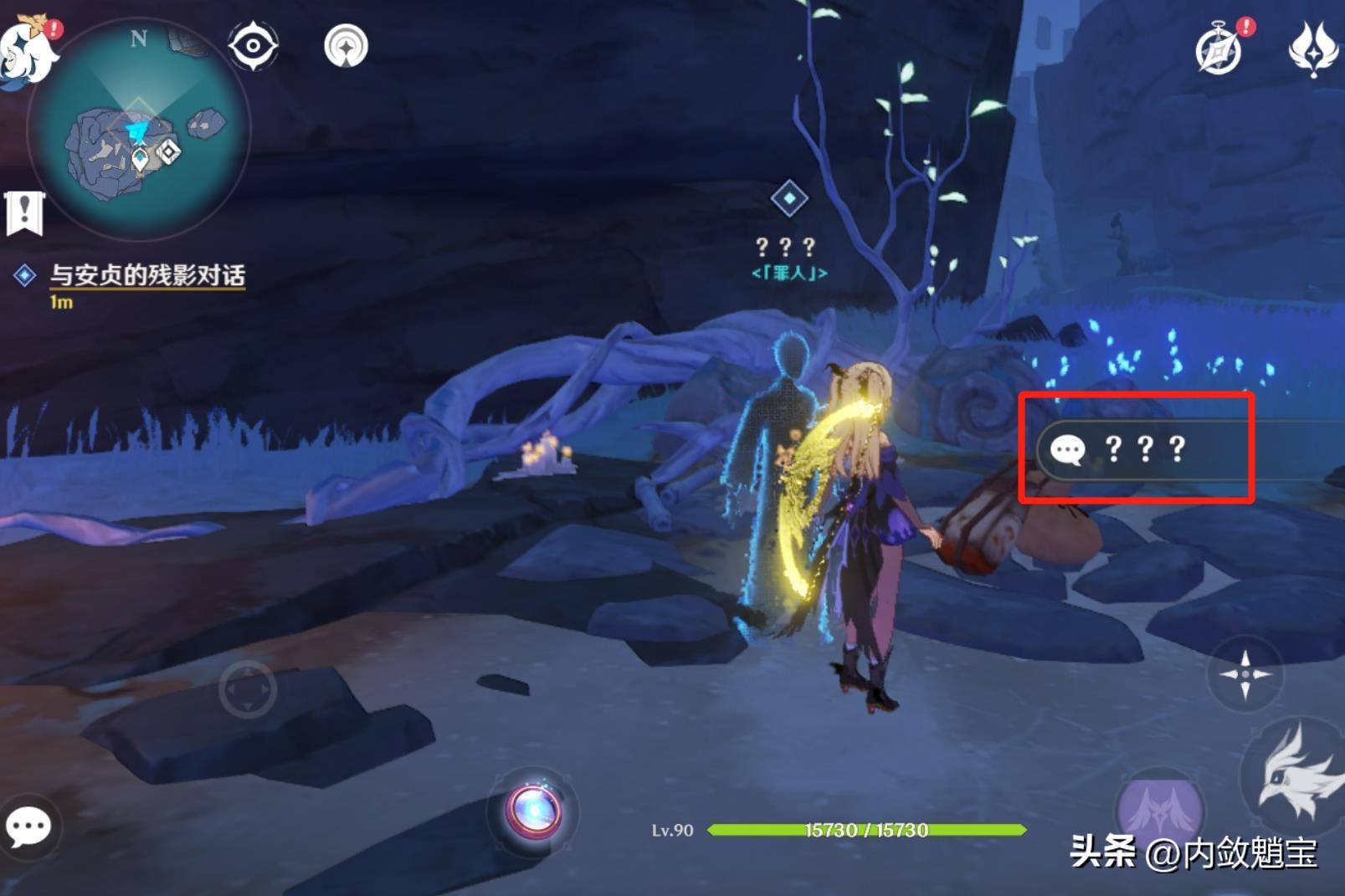The image size is (1345, 896).
Task: Open the Wish star icon
Action: [x=1312, y=50]
